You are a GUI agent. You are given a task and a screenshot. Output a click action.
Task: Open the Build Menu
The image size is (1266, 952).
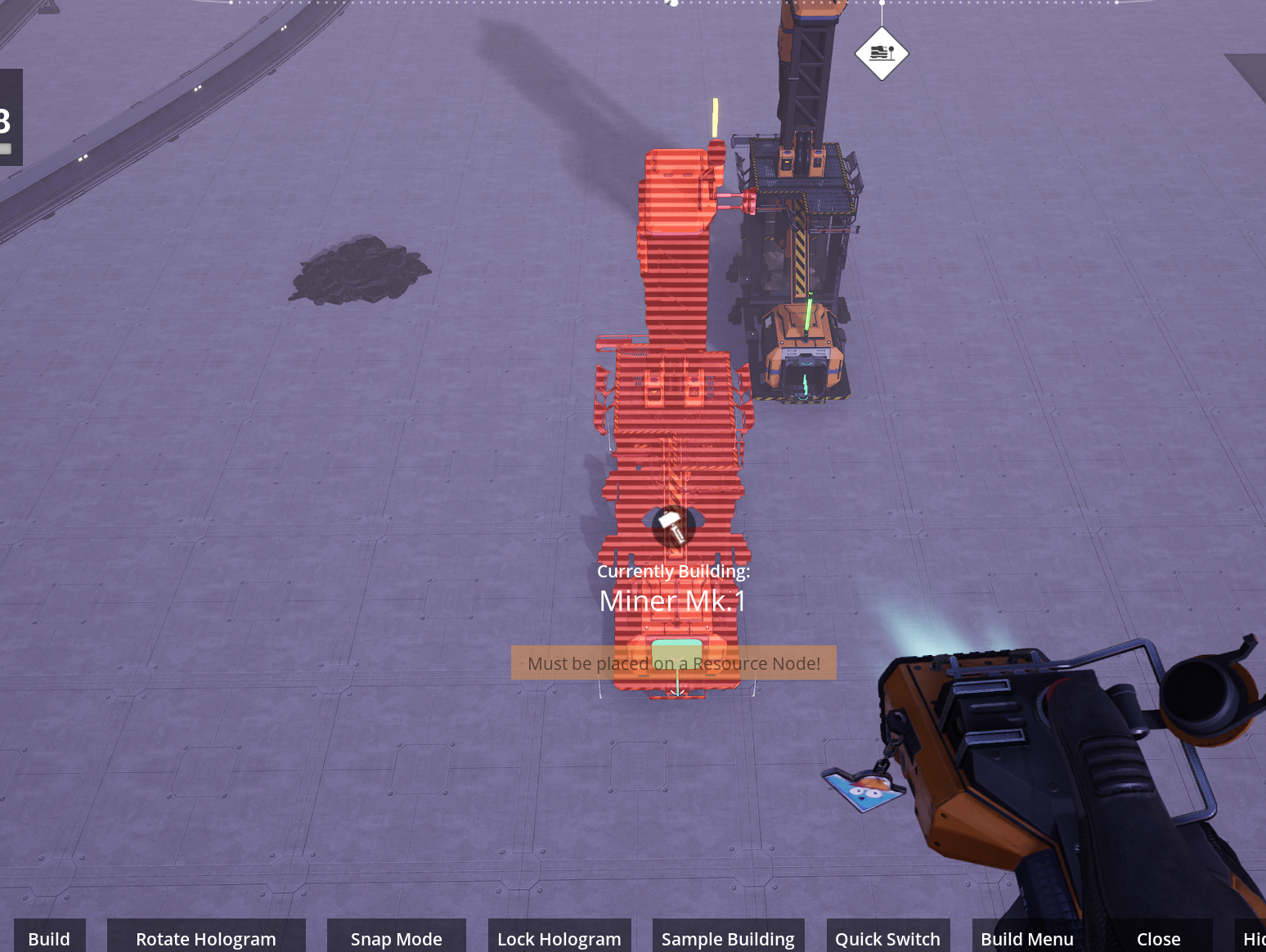pos(1027,938)
